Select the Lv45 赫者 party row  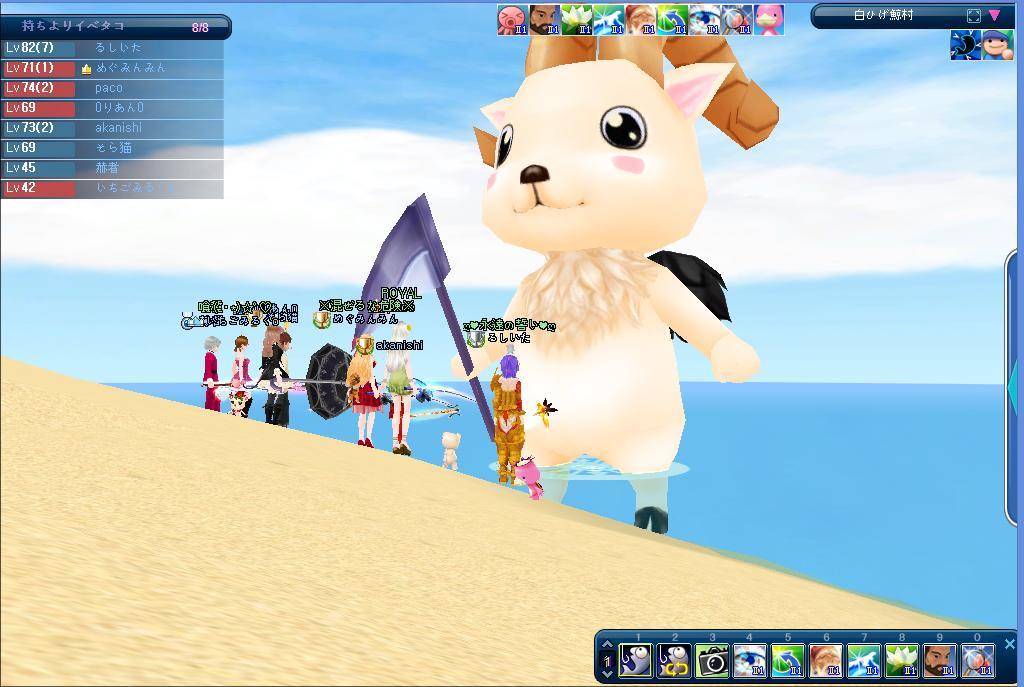[x=108, y=168]
